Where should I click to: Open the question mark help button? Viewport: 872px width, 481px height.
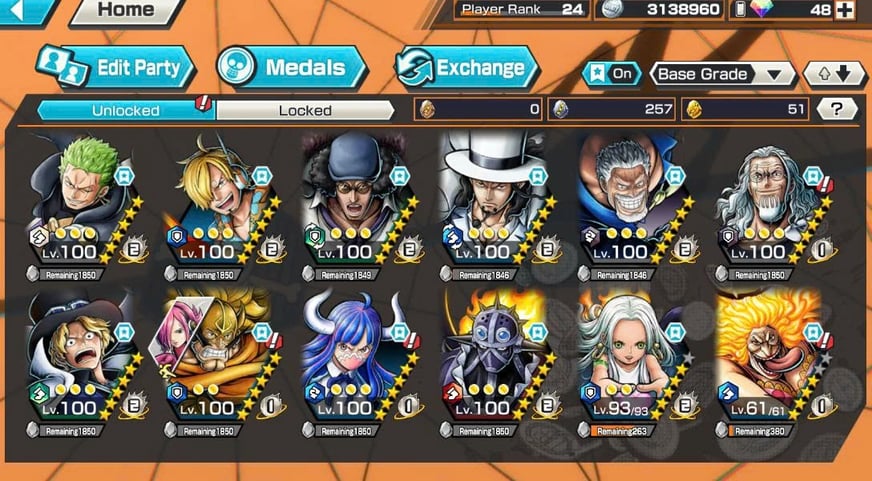coord(838,109)
